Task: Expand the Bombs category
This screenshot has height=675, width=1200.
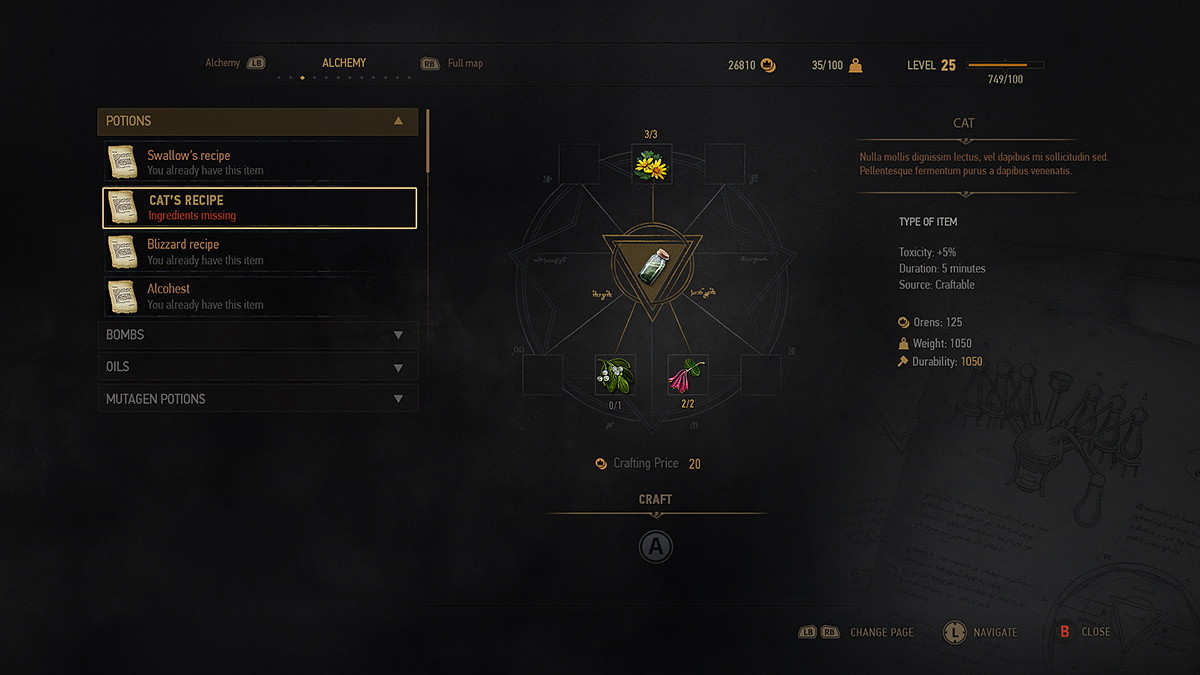Action: 258,335
